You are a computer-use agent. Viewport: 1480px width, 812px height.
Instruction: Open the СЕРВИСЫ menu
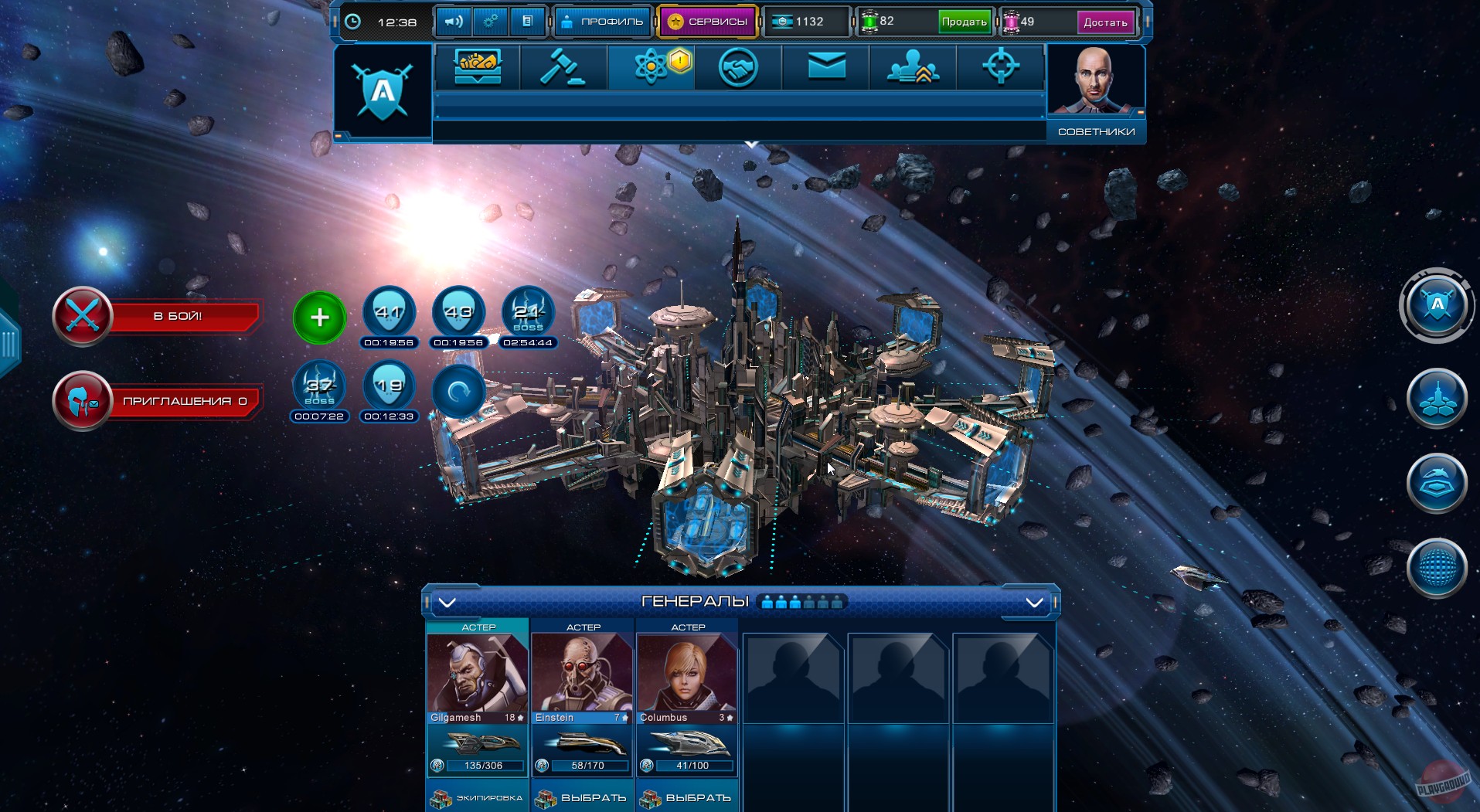706,21
